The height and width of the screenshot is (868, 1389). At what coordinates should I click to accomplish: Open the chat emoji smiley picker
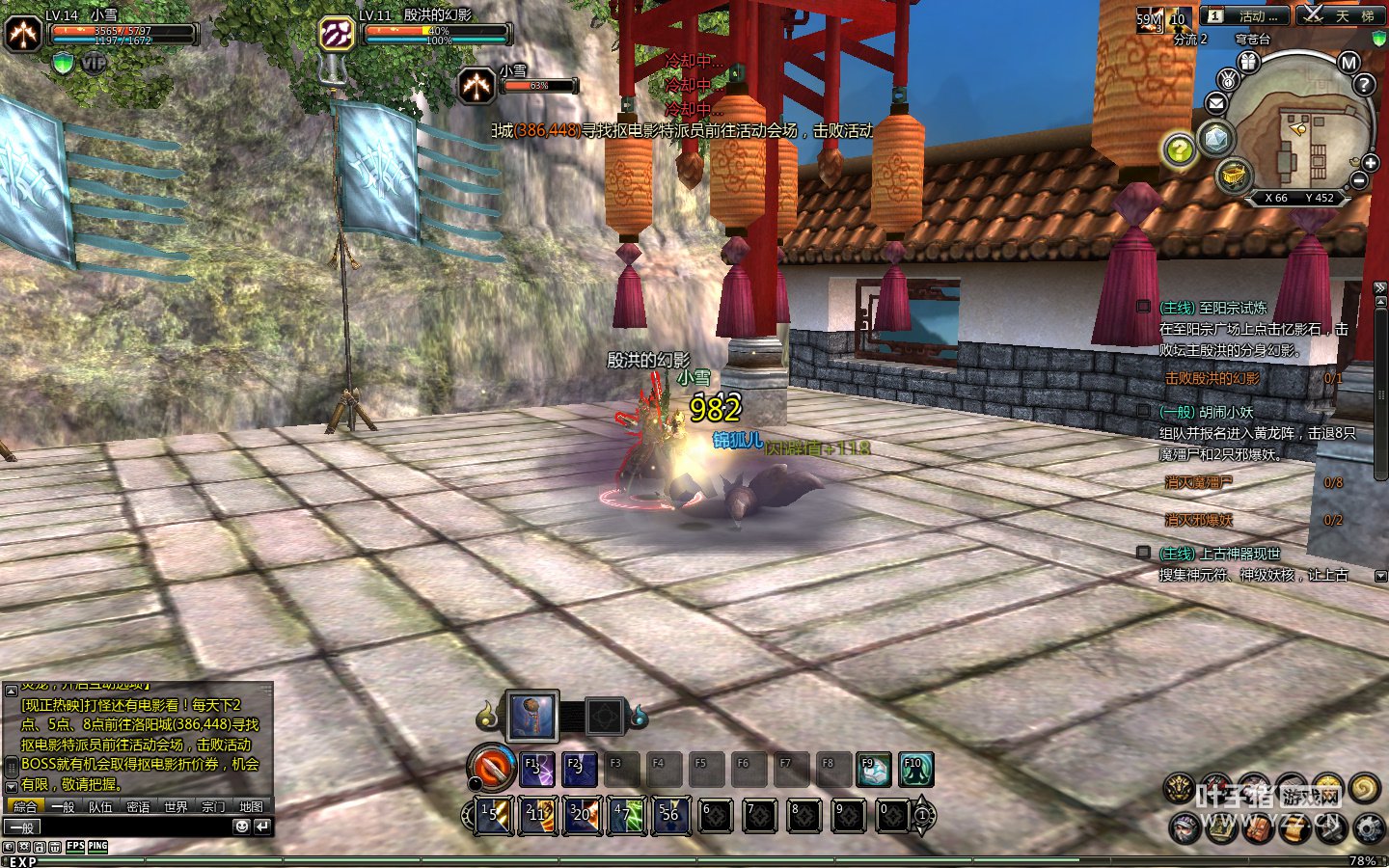click(x=241, y=827)
